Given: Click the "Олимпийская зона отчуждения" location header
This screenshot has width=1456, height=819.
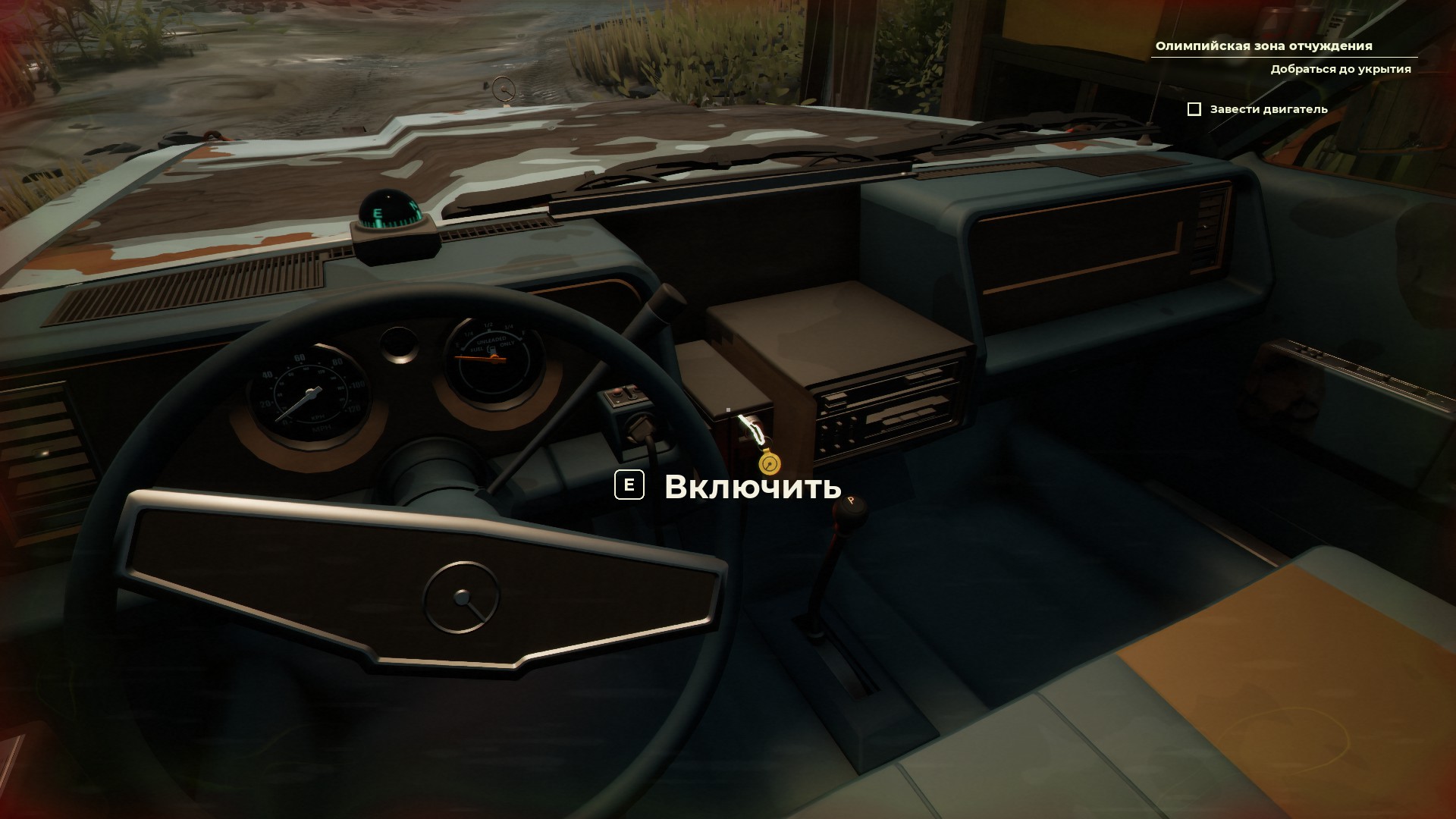Looking at the screenshot, I should point(1263,46).
